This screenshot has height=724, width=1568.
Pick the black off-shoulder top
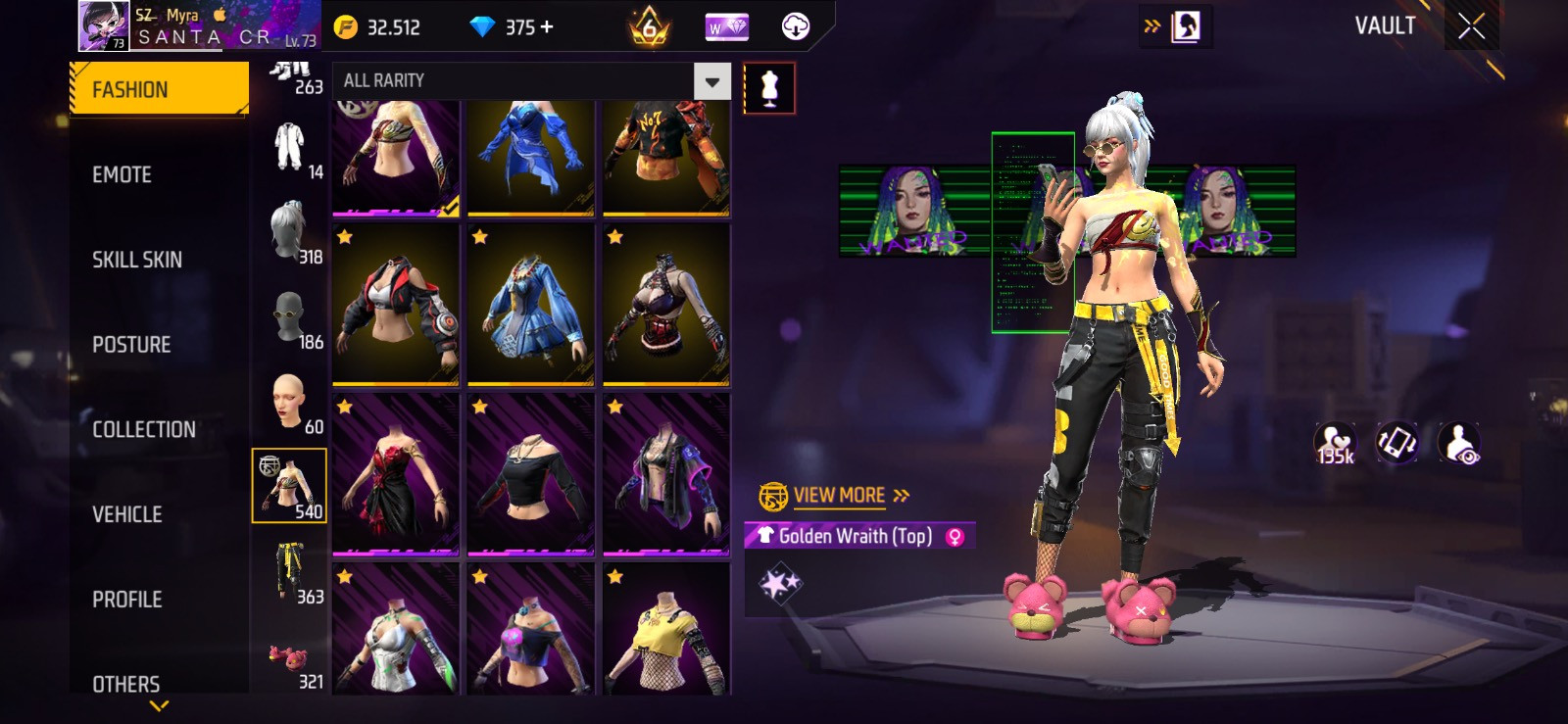[530, 474]
